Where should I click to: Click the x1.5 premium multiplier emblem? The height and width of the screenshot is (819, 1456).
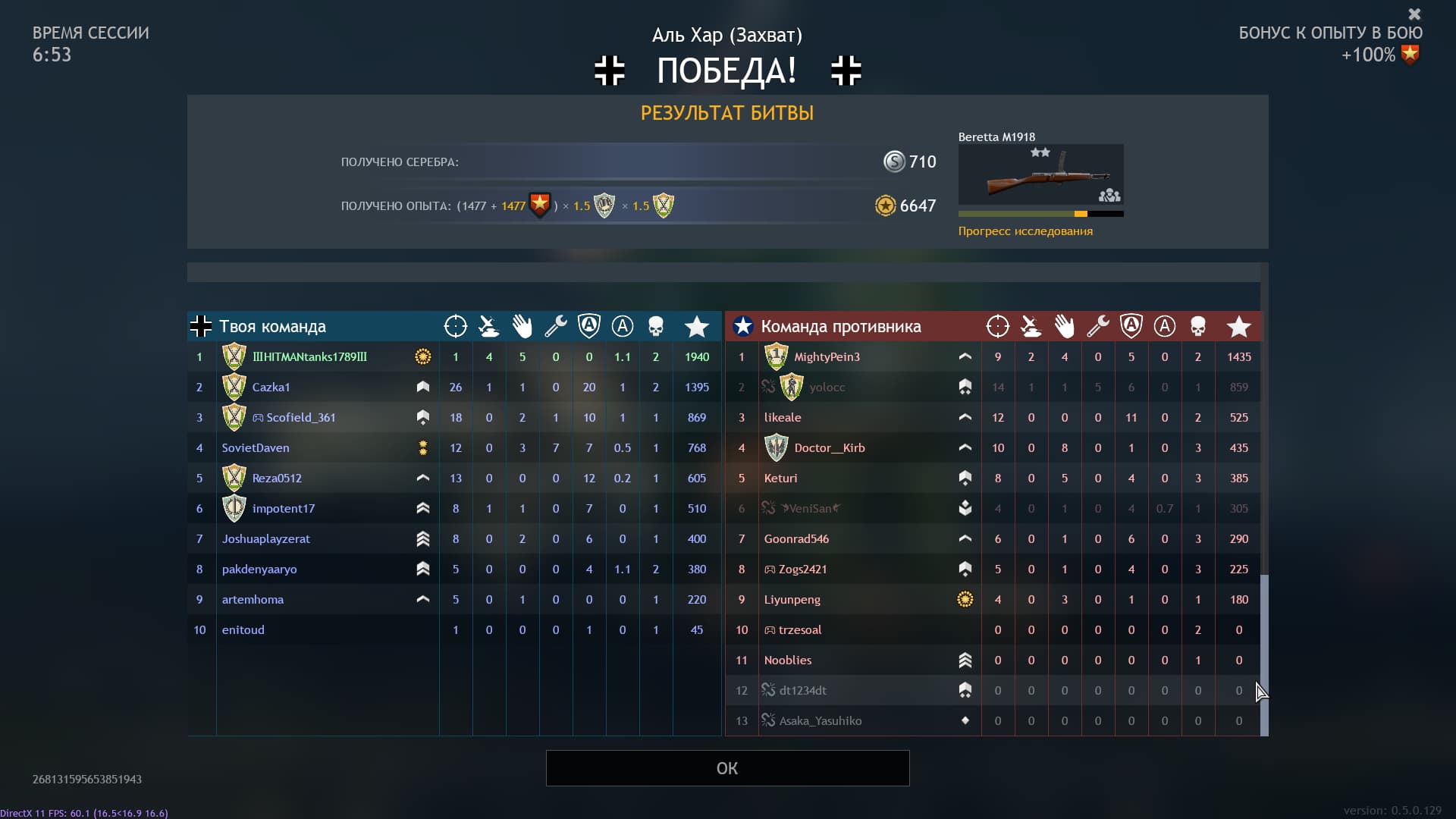click(x=604, y=206)
